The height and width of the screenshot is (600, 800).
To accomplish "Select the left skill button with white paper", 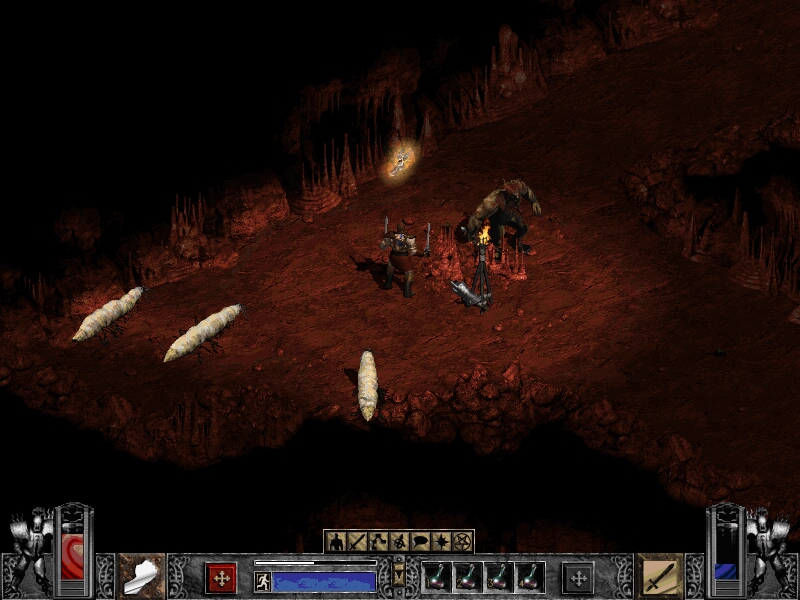I will click(x=141, y=575).
